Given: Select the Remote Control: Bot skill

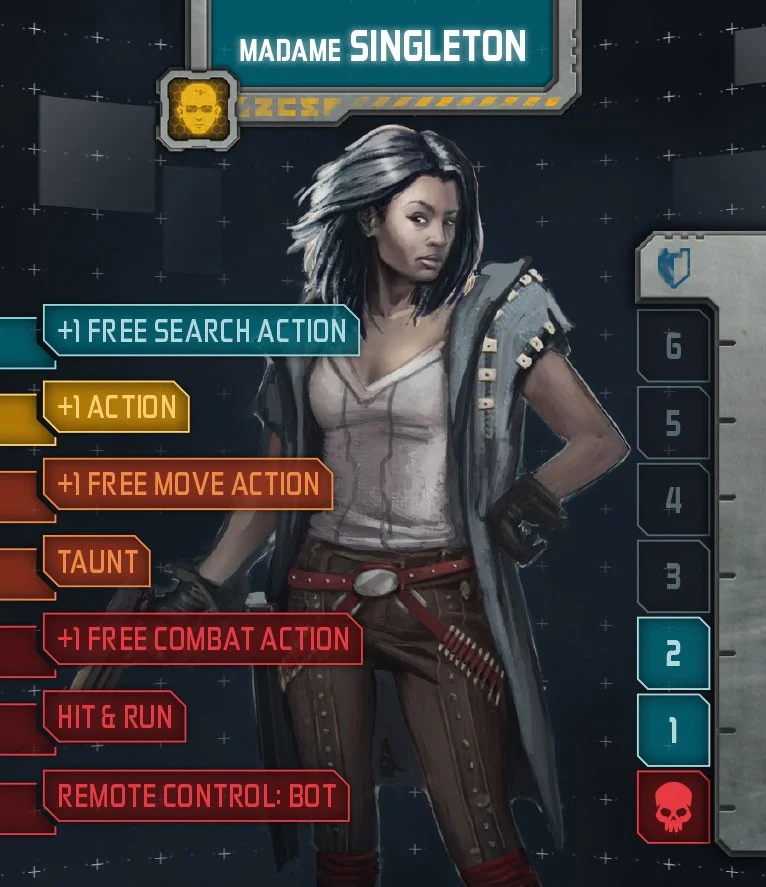Looking at the screenshot, I should pyautogui.click(x=196, y=796).
